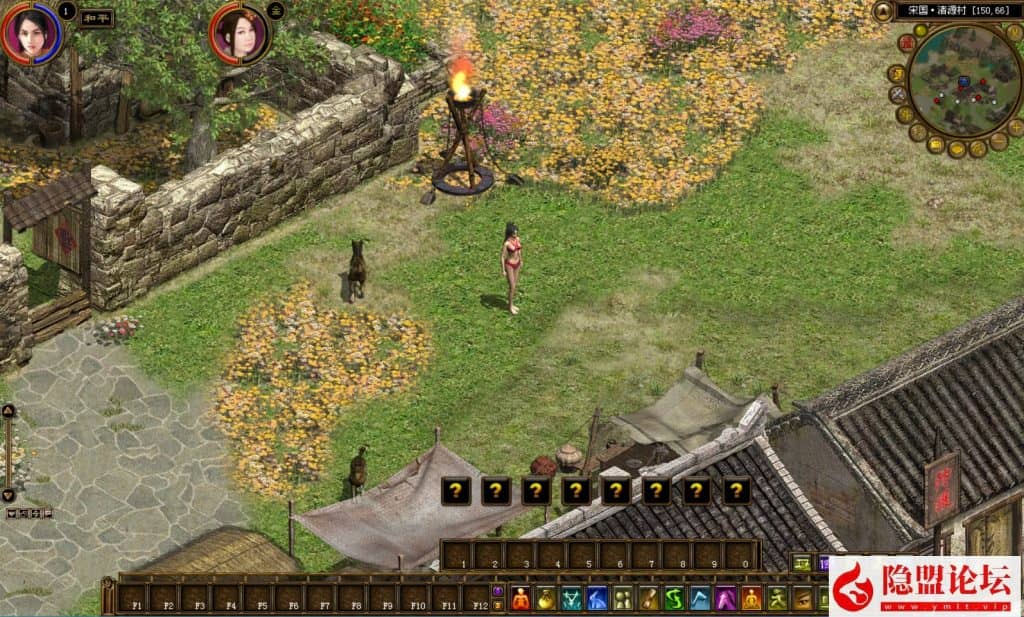Open the scroll quest icon
Image resolution: width=1024 pixels, height=617 pixels.
click(x=648, y=599)
